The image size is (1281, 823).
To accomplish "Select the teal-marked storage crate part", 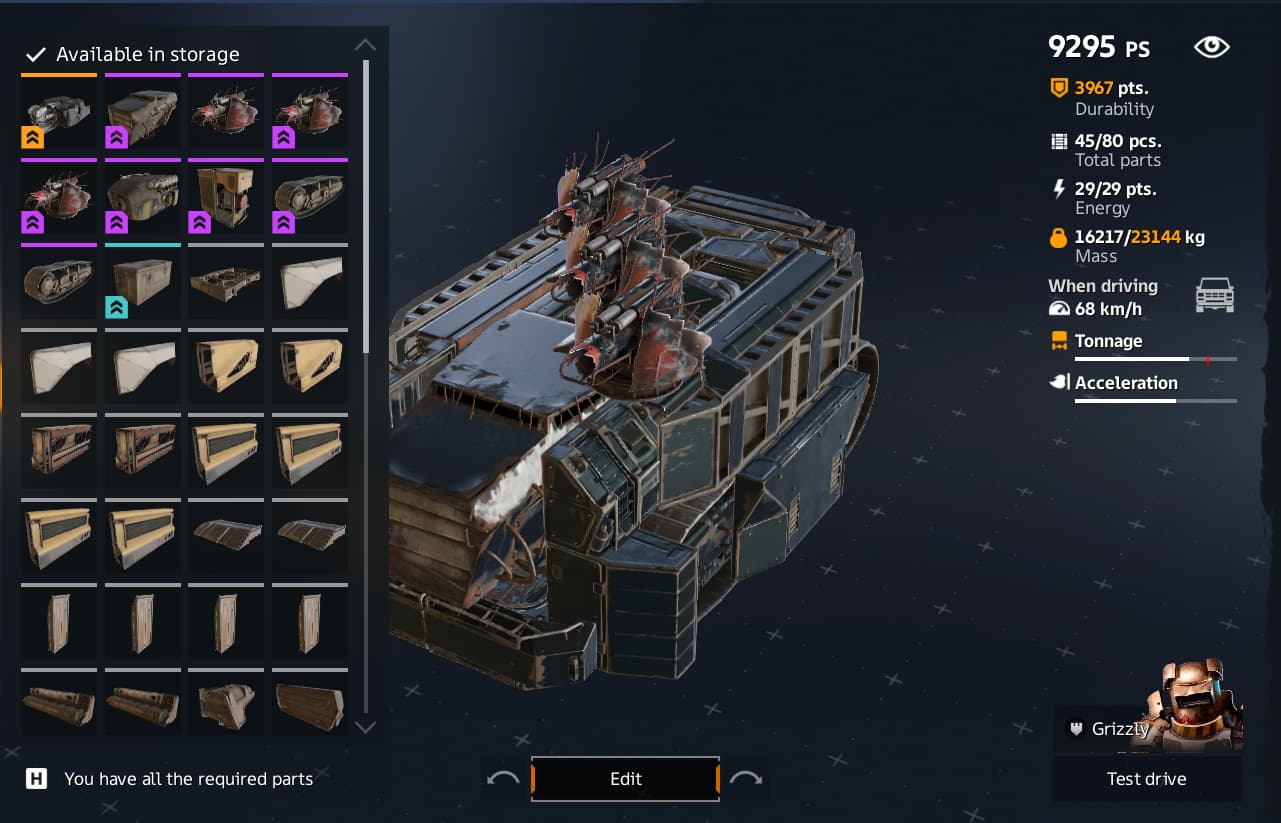I will click(x=143, y=283).
